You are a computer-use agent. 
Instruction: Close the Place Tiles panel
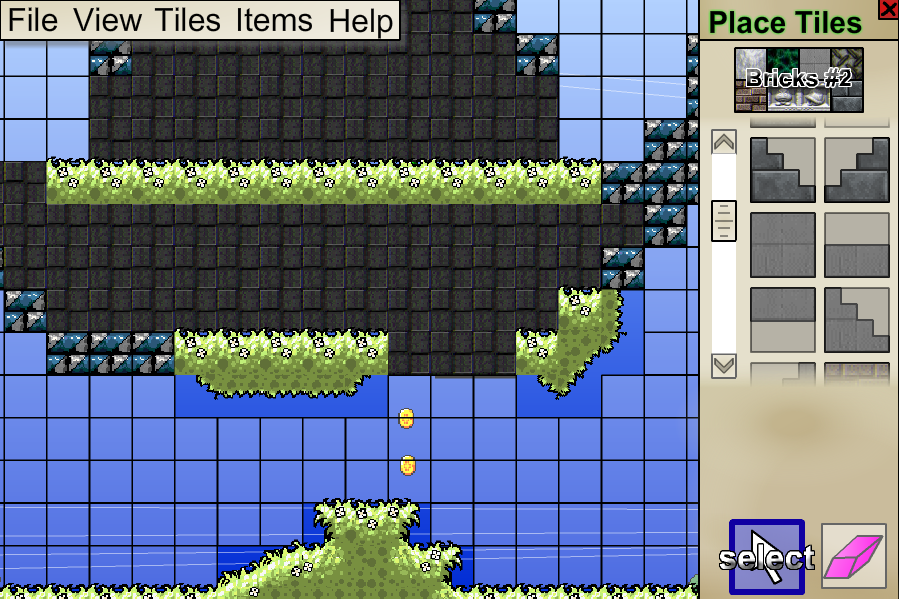pos(887,9)
